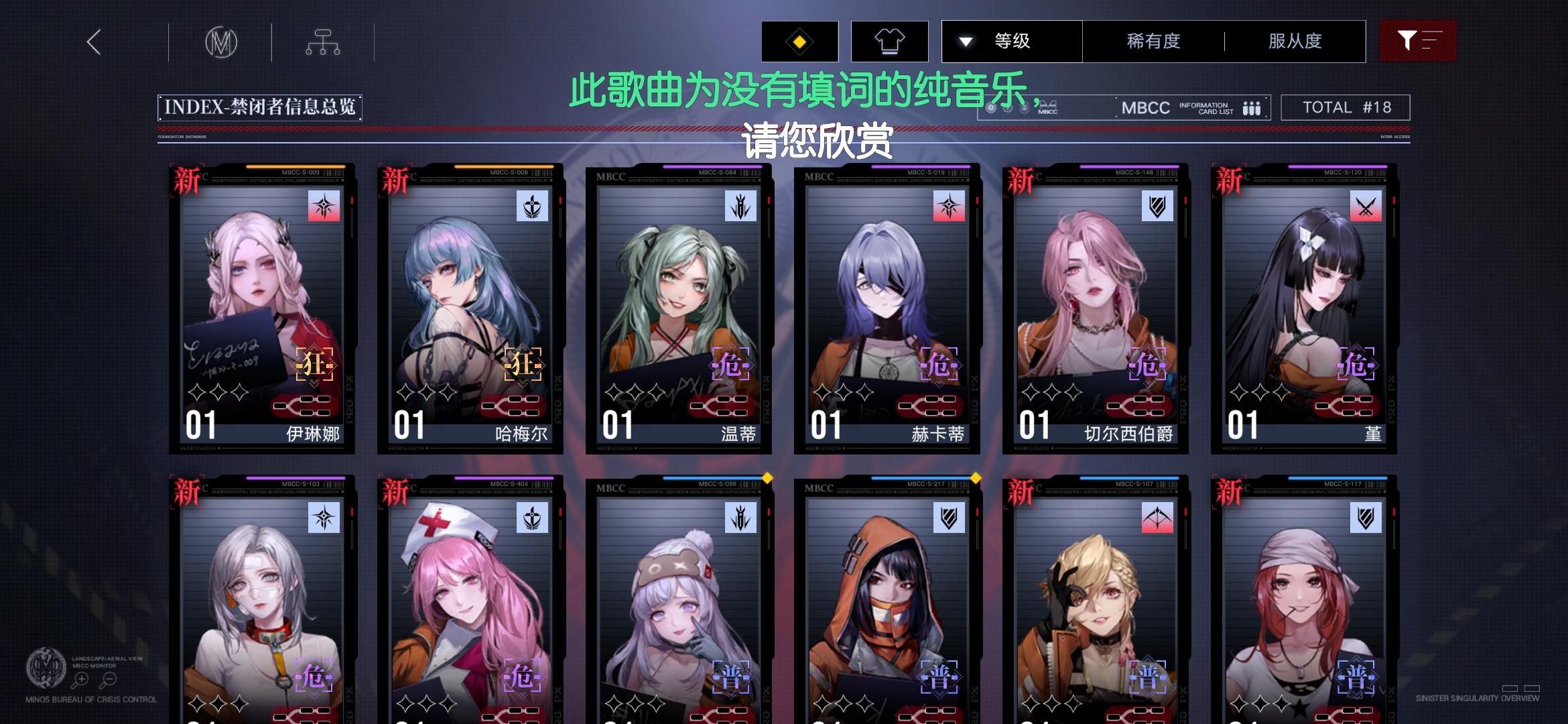Expand the 等级 sorting dropdown arrow

(965, 42)
